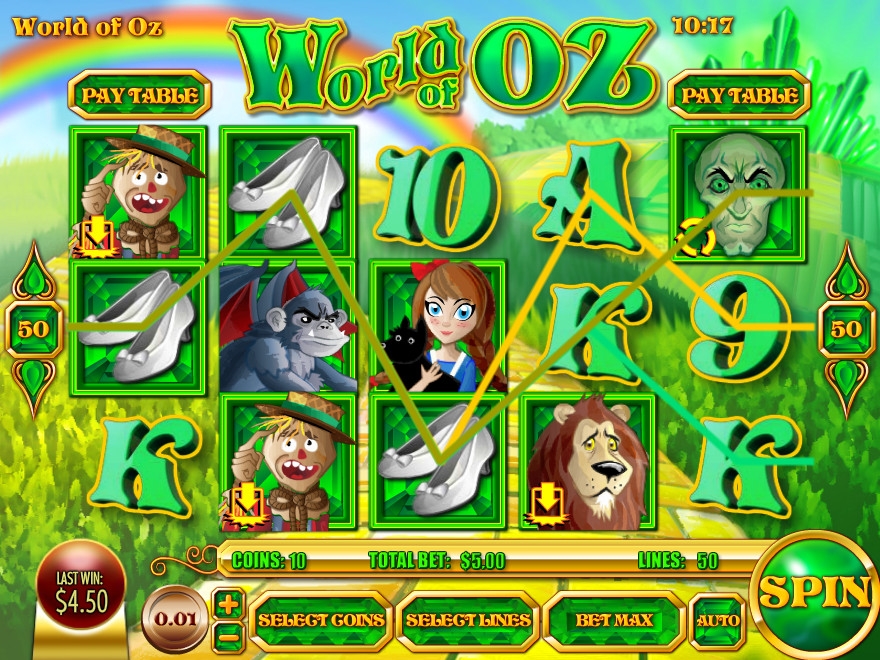The width and height of the screenshot is (880, 660).
Task: Turn on Auto spin
Action: coord(717,620)
